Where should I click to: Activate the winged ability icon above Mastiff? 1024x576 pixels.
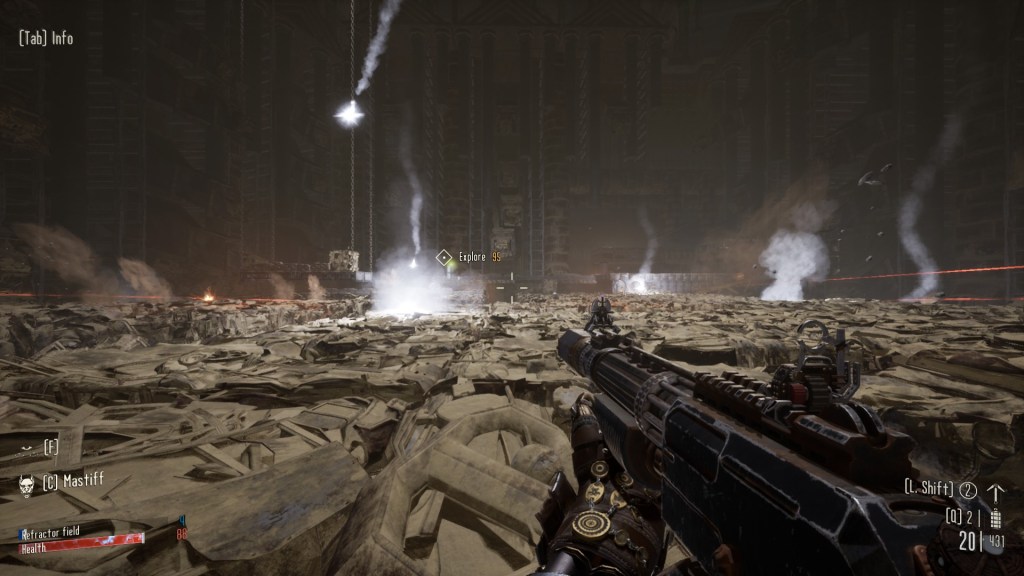26,447
